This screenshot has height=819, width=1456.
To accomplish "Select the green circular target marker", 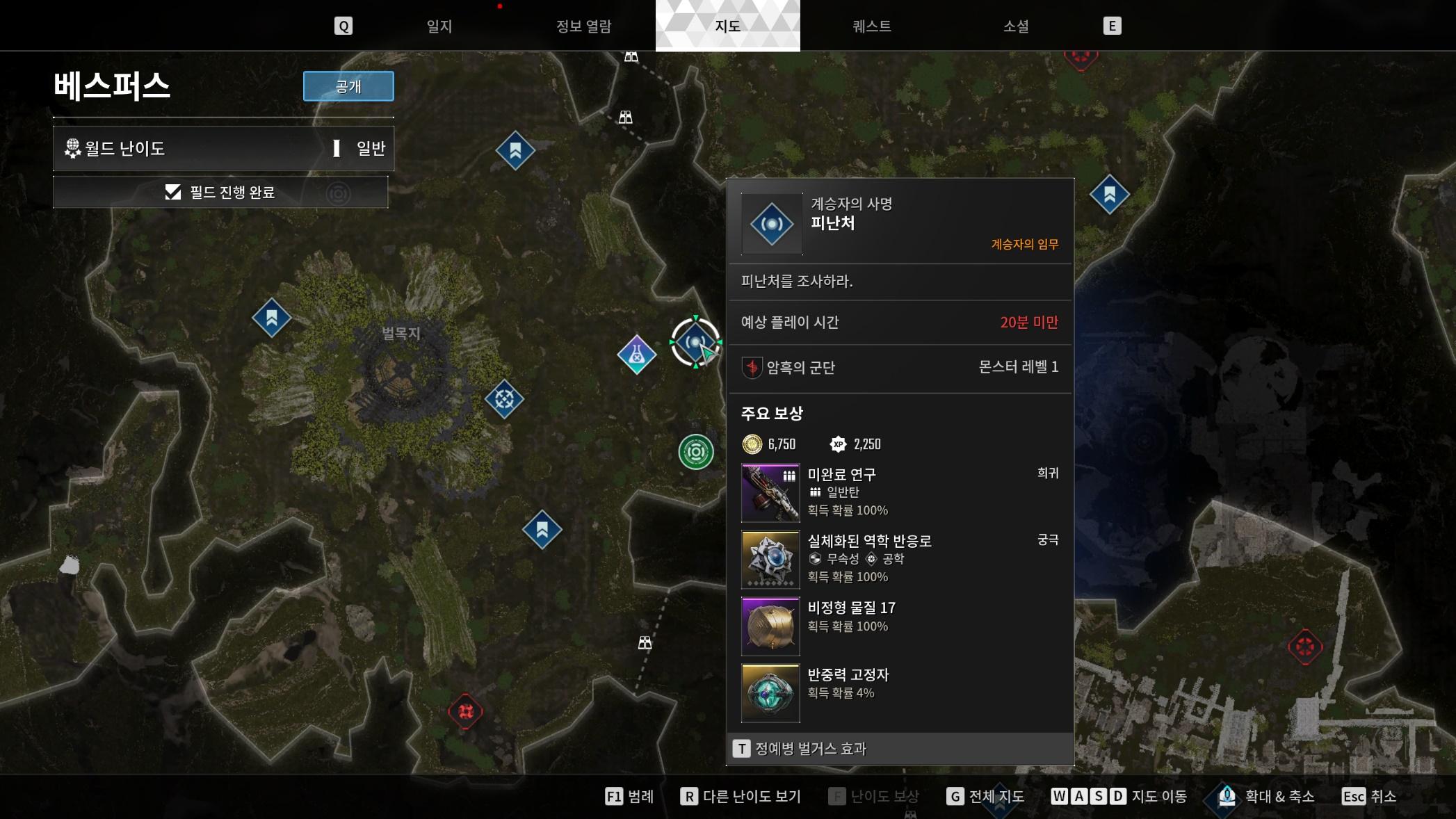I will [696, 452].
